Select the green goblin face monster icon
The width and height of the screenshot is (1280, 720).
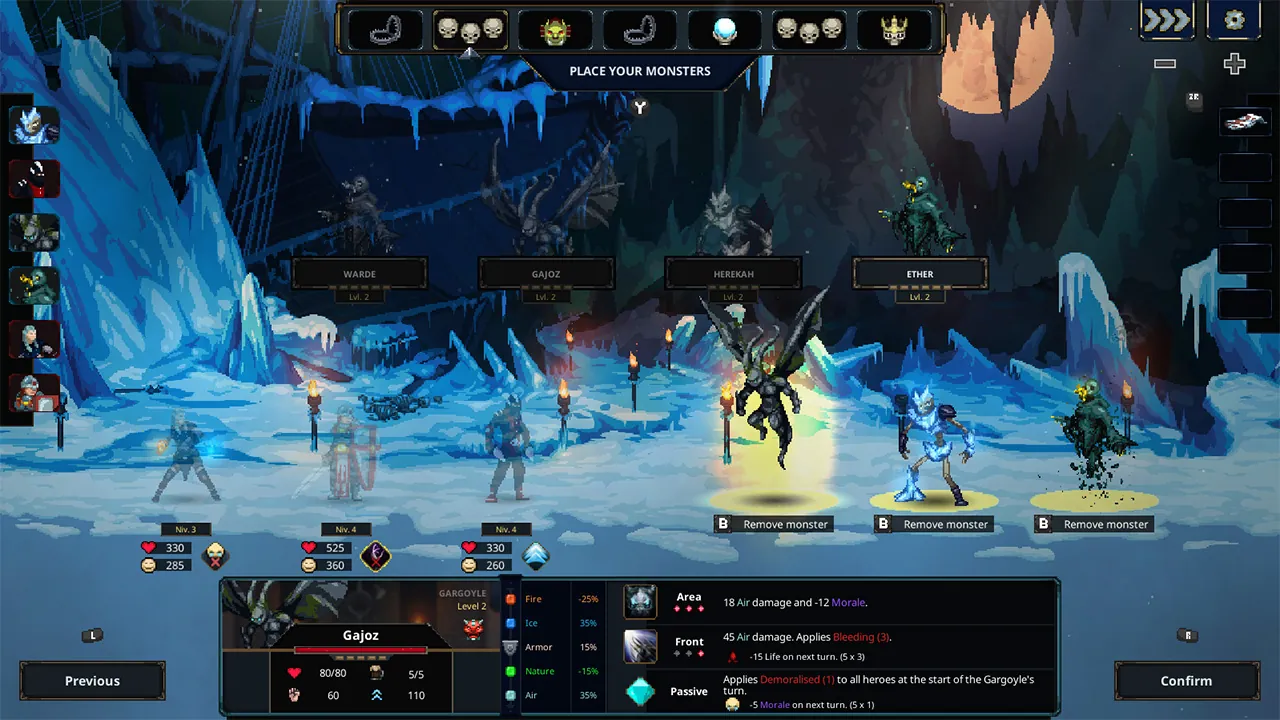pyautogui.click(x=556, y=30)
